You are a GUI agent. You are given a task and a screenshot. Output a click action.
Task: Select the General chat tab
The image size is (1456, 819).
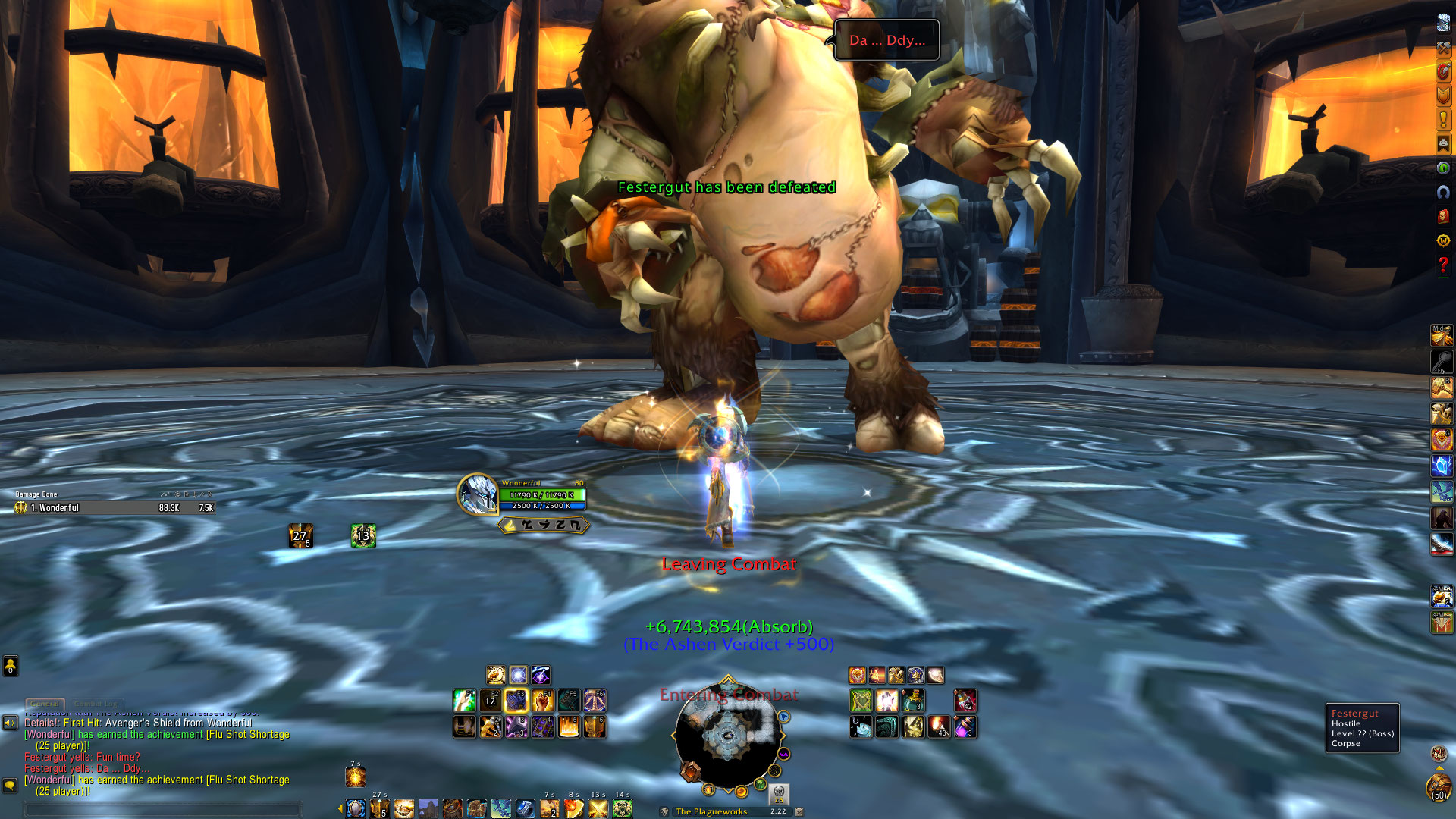[45, 704]
